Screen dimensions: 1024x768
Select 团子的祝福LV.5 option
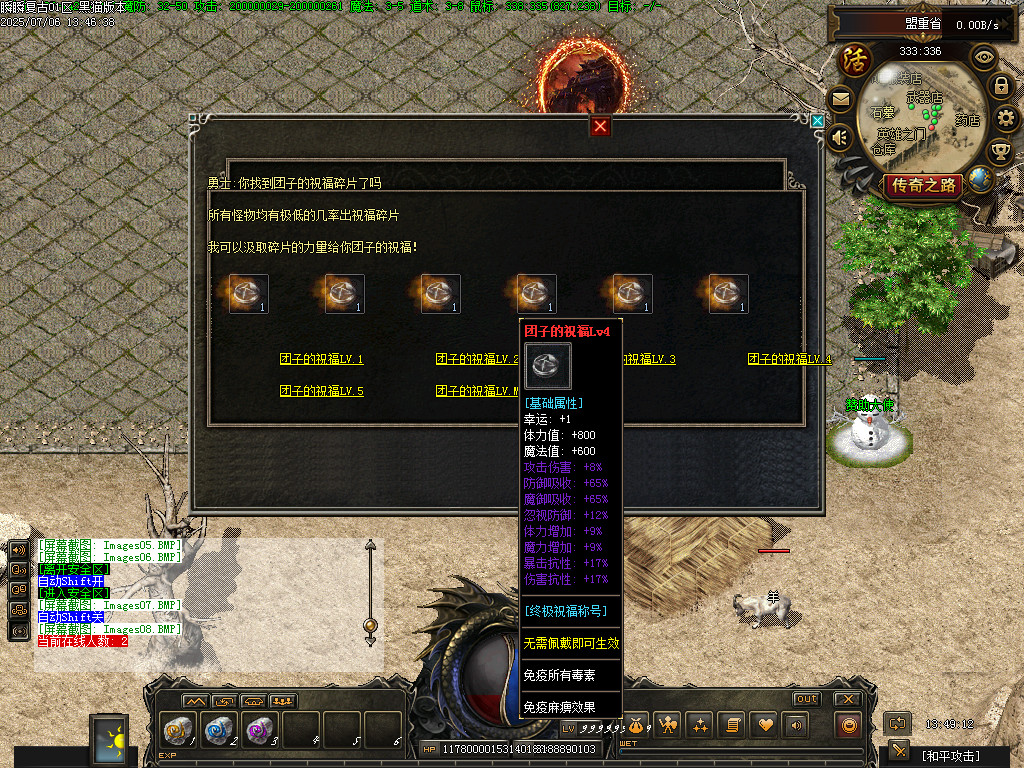(321, 391)
